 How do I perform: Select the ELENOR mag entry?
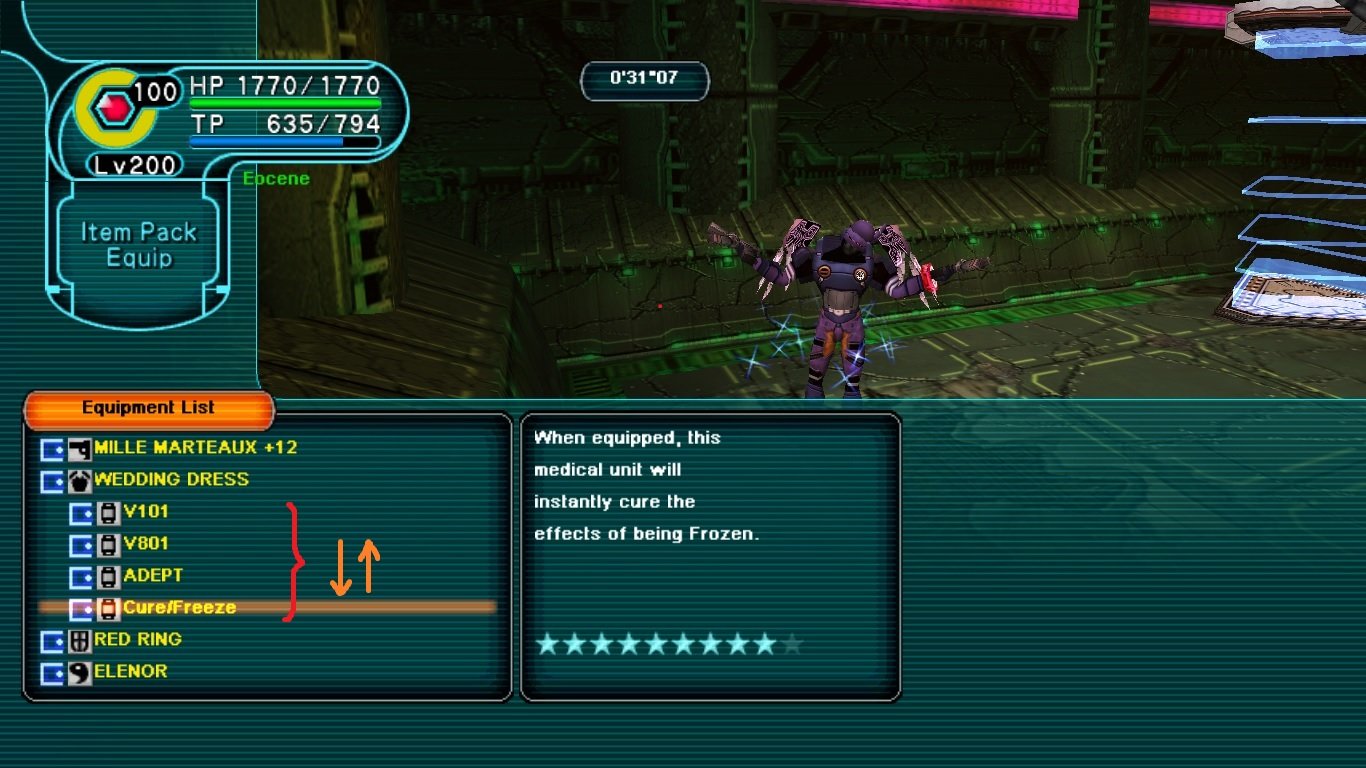coord(130,671)
